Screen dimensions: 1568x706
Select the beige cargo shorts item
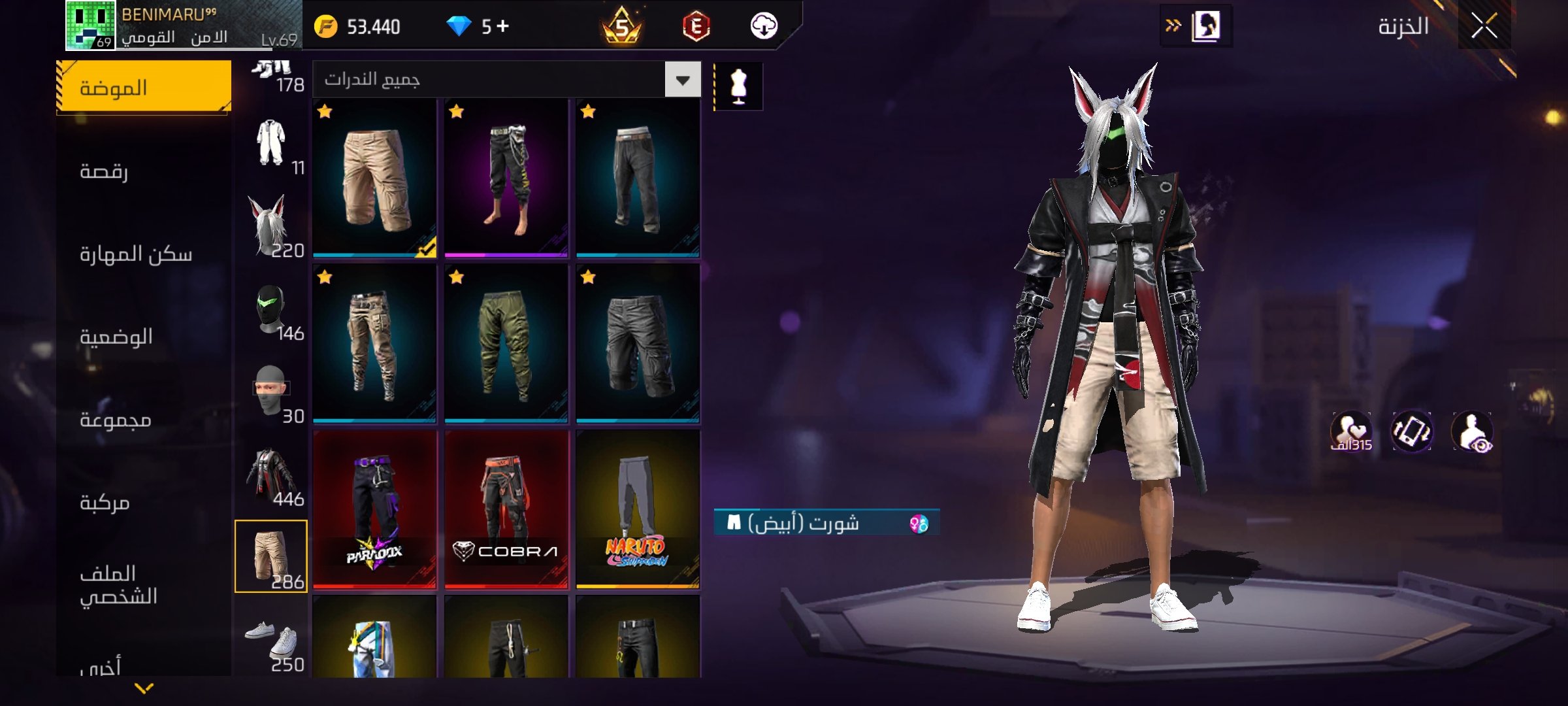point(374,178)
